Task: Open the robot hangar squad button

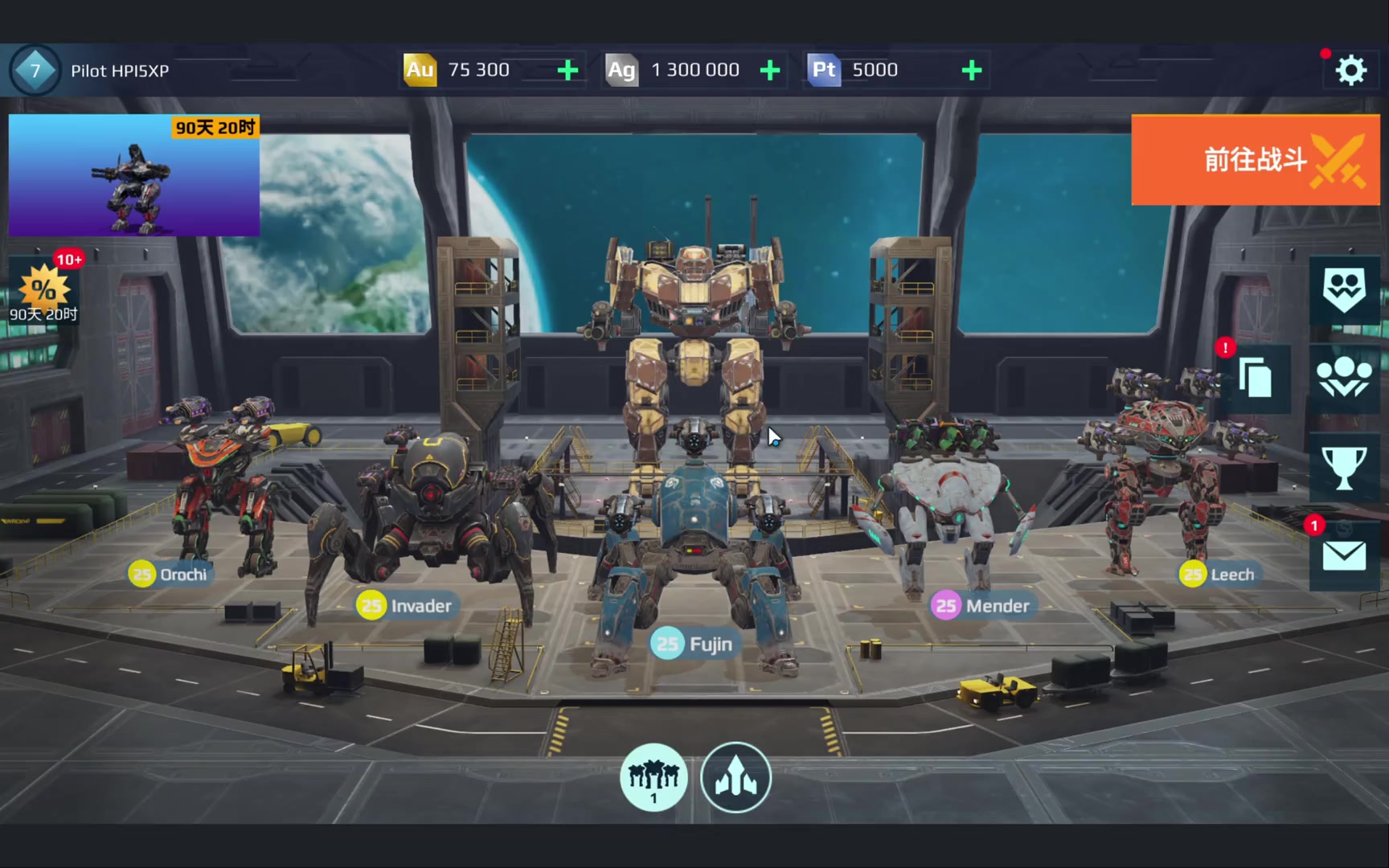Action: click(x=654, y=777)
